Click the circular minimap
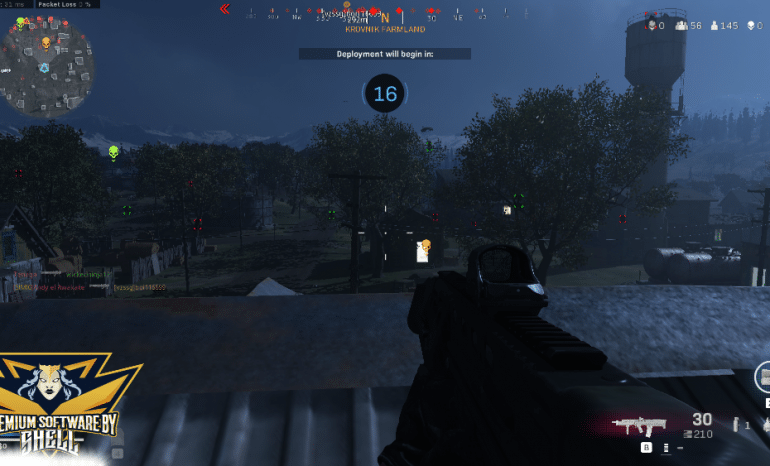 [x=47, y=68]
